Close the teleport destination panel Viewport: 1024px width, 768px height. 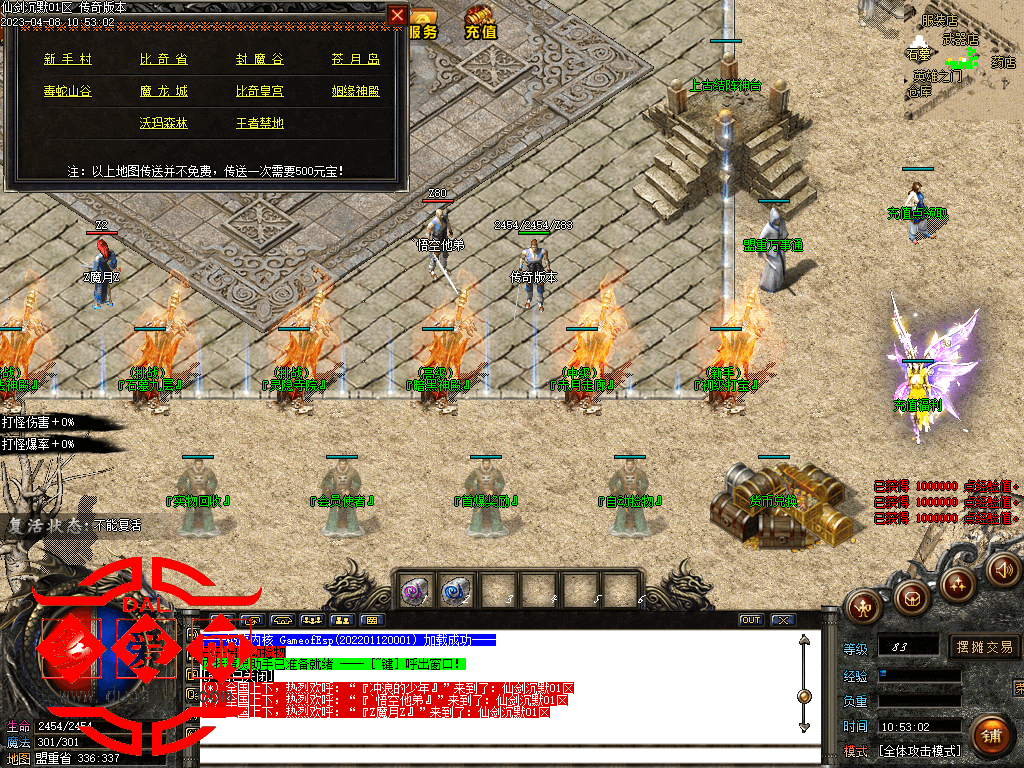tap(397, 15)
